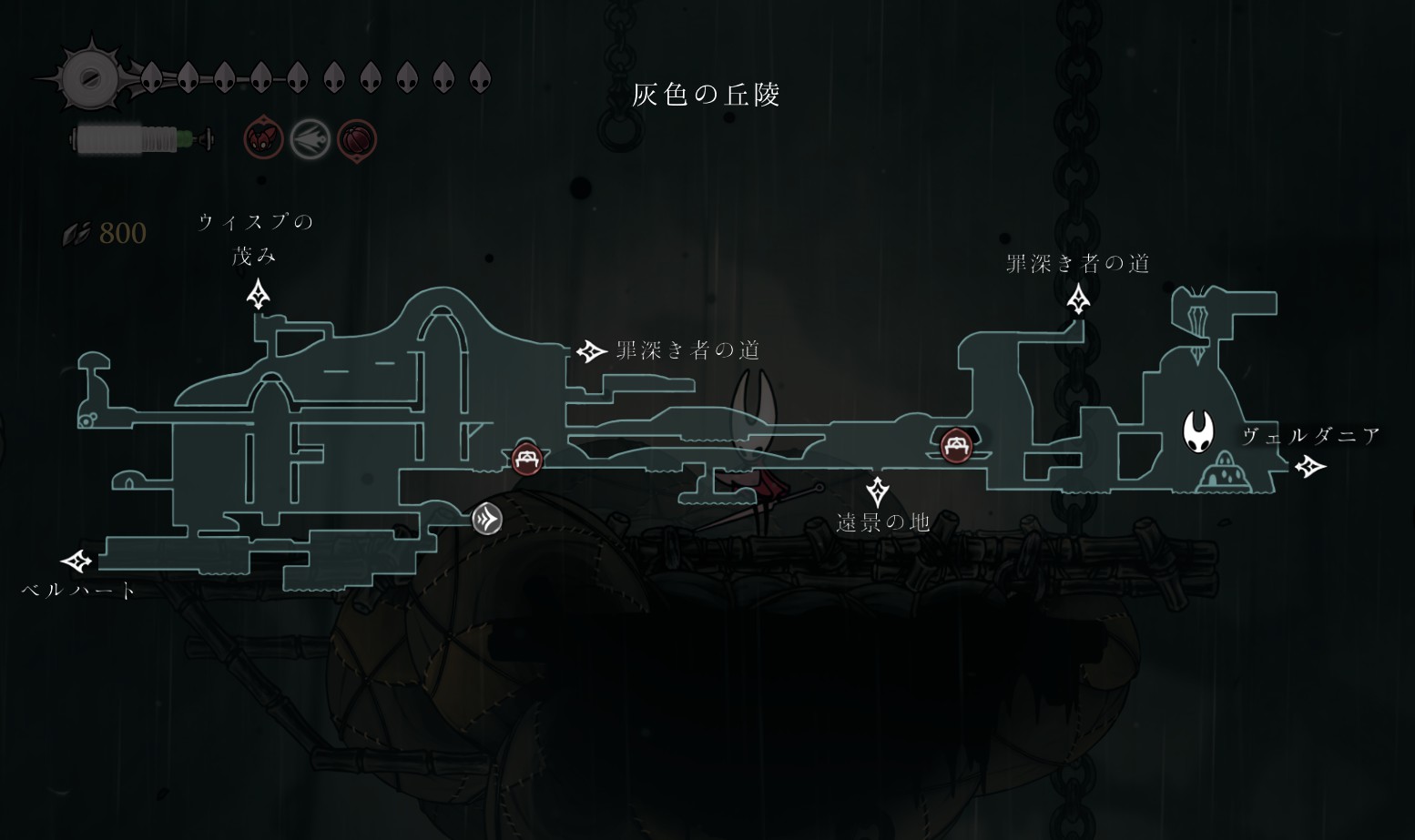Select the grey fast-travel station marker

pyautogui.click(x=487, y=519)
